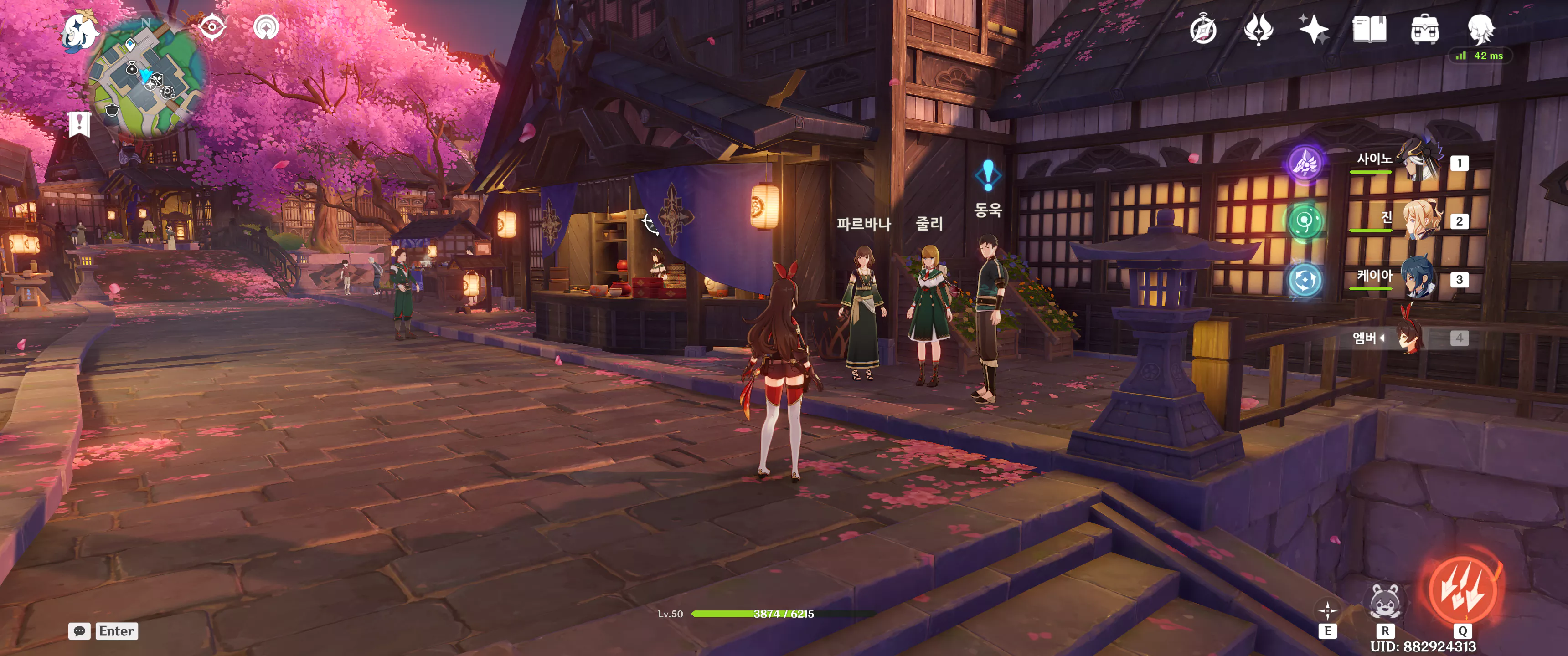Open the events flame-shaped icon
Image resolution: width=1568 pixels, height=656 pixels.
1258,29
